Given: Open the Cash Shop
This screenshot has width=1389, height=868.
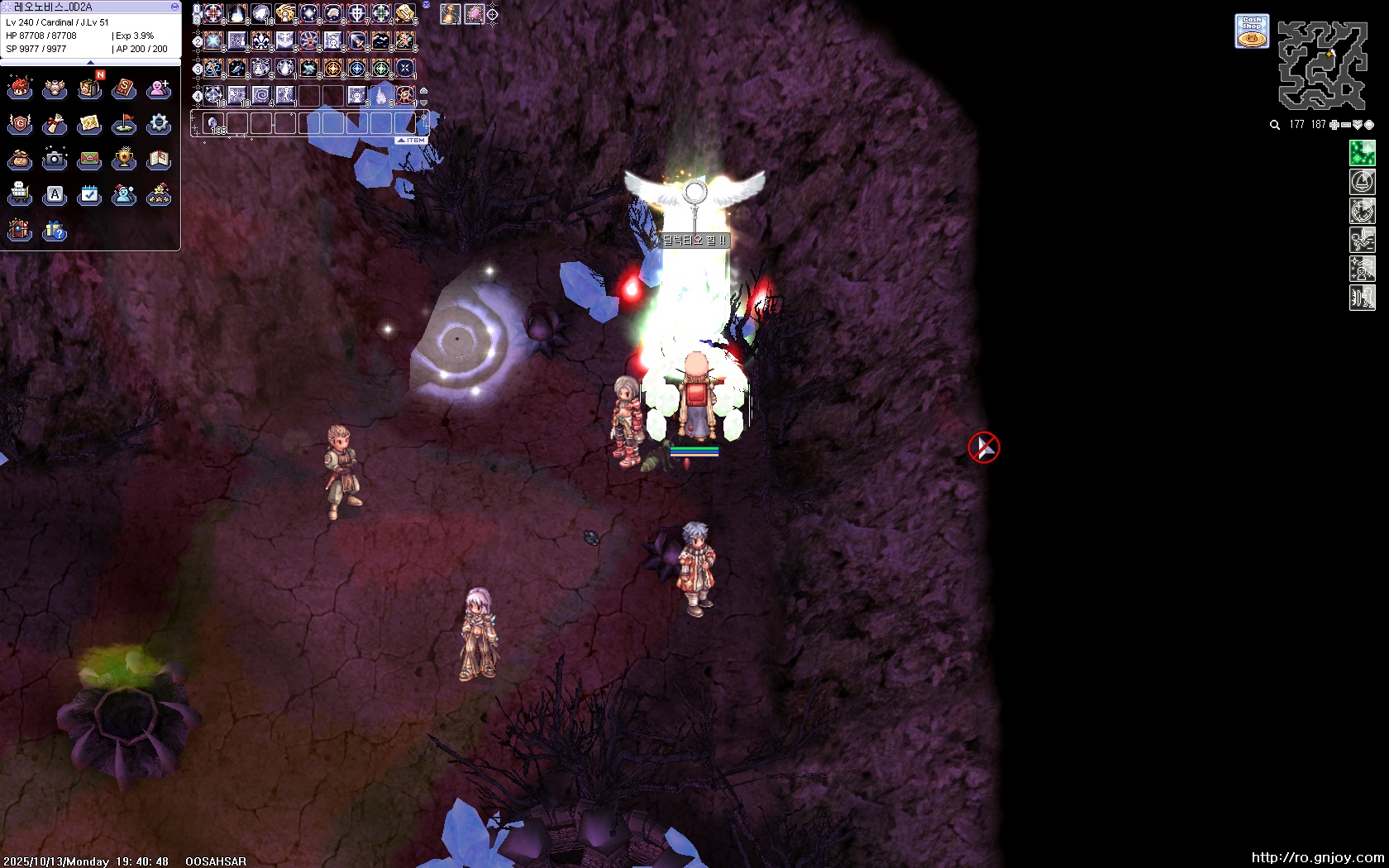Looking at the screenshot, I should [1252, 31].
